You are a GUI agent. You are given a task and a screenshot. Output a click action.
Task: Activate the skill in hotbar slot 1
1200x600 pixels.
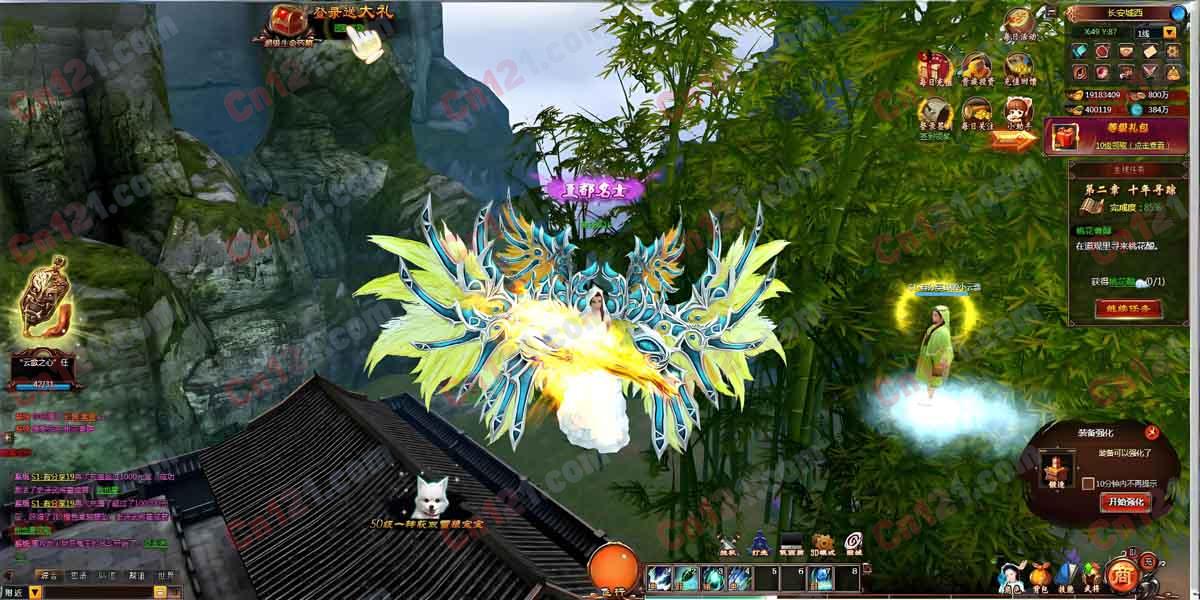tap(658, 578)
